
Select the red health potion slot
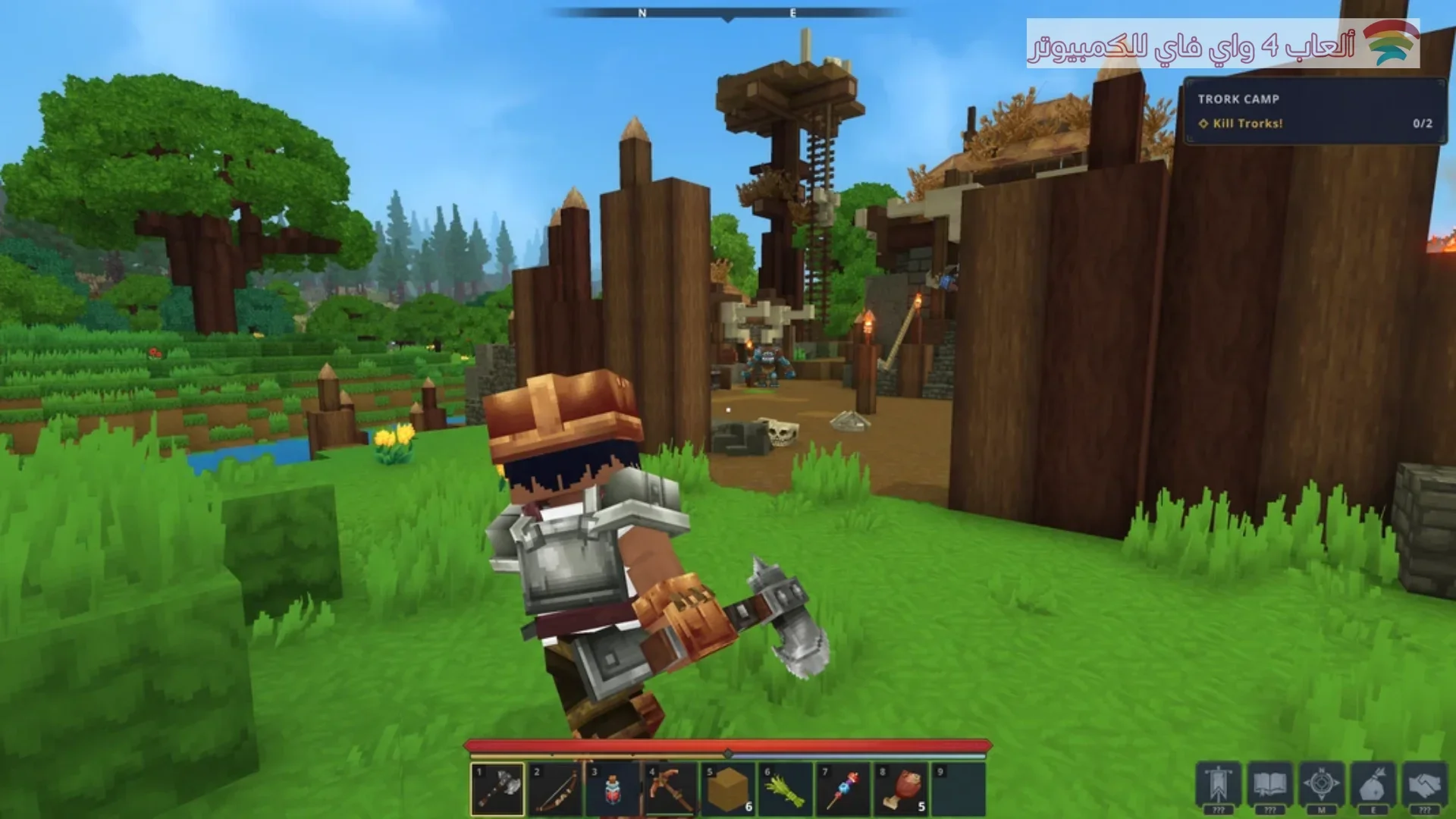tap(613, 789)
